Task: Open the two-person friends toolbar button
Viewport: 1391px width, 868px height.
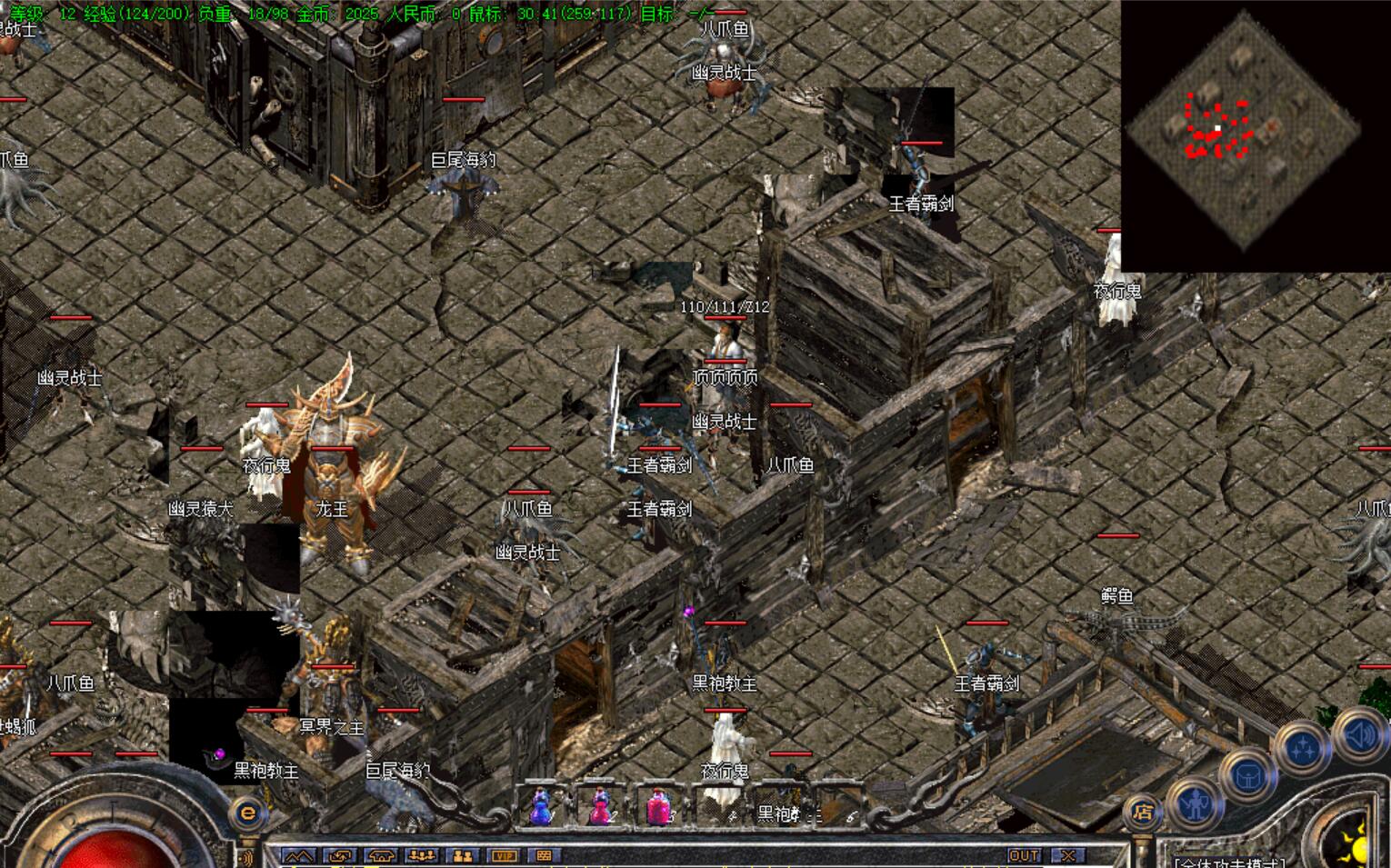Action: [x=463, y=855]
